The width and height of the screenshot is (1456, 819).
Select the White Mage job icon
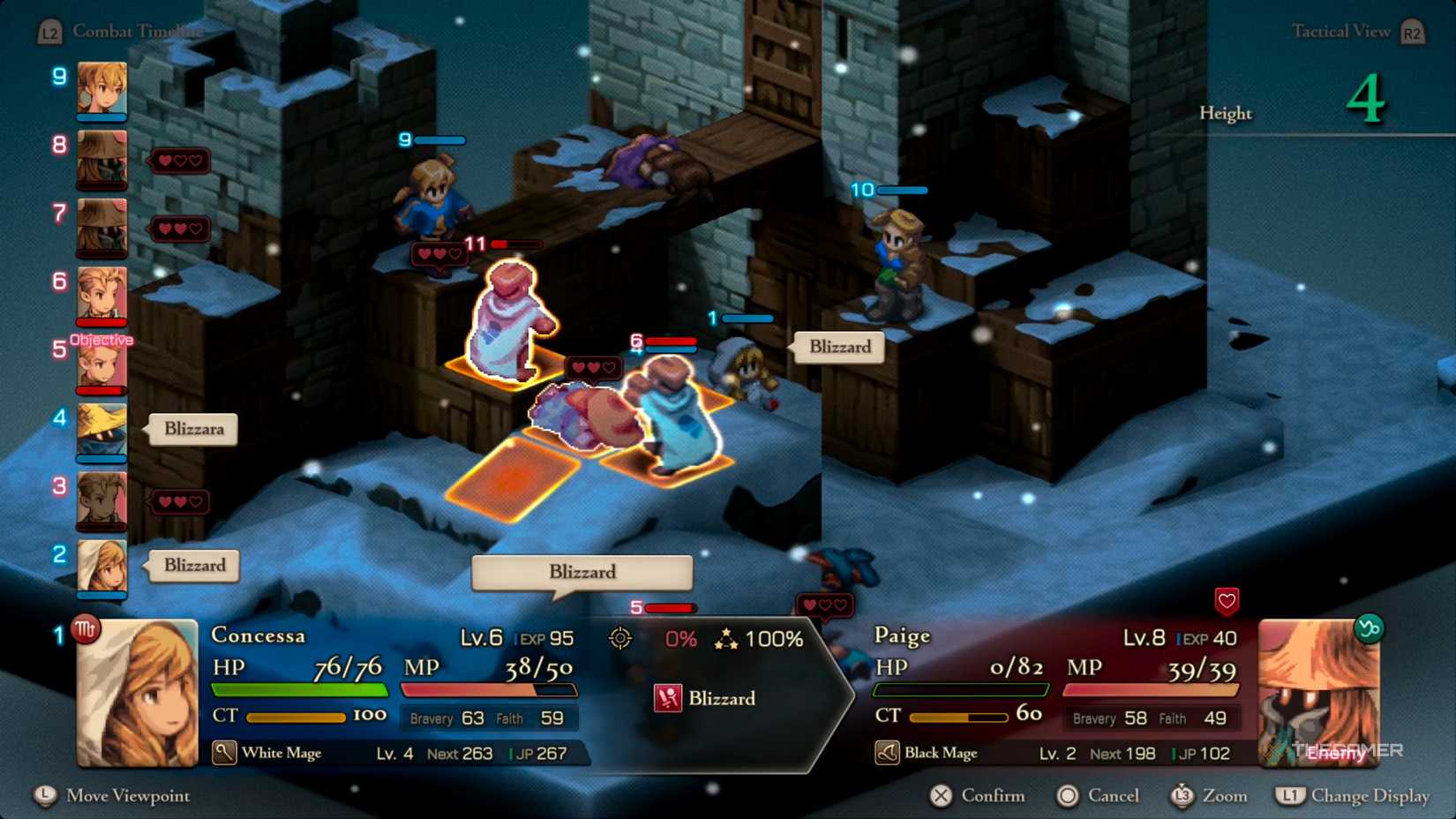pos(223,753)
